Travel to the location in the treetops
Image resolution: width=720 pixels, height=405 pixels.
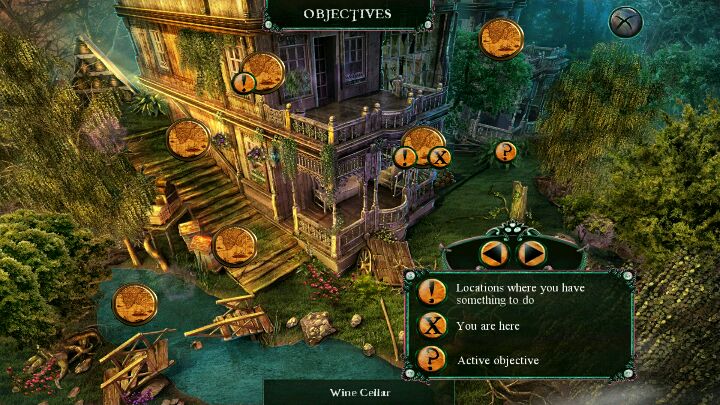tap(501, 39)
